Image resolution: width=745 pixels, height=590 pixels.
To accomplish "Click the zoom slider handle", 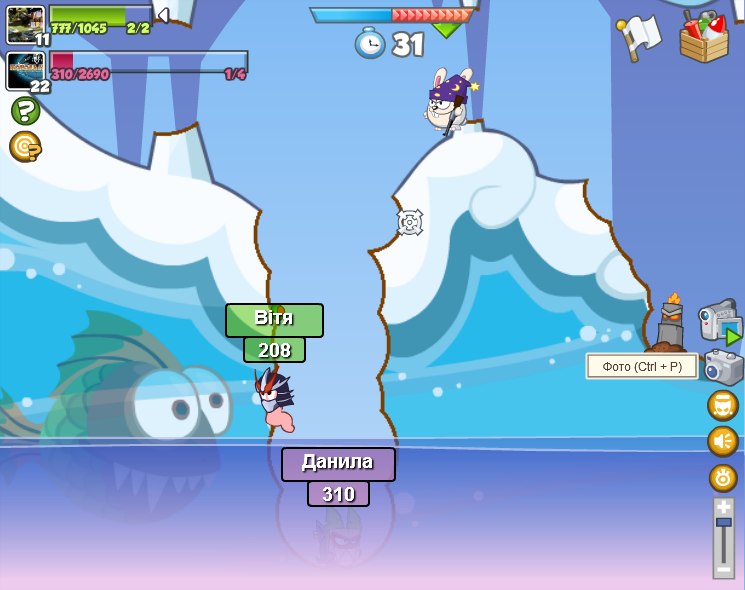I will (x=724, y=523).
